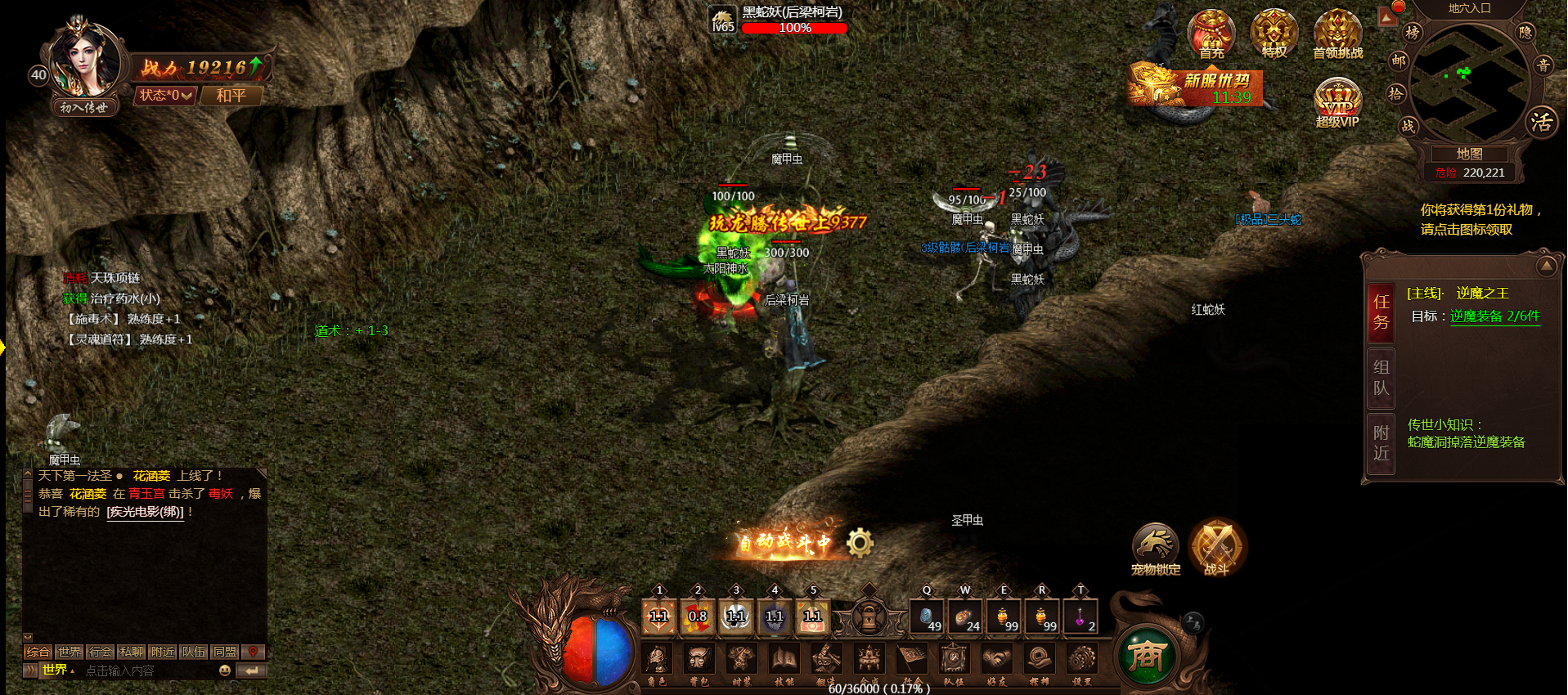Click the 逆魔装备 2/6件 quest link

click(x=1494, y=316)
